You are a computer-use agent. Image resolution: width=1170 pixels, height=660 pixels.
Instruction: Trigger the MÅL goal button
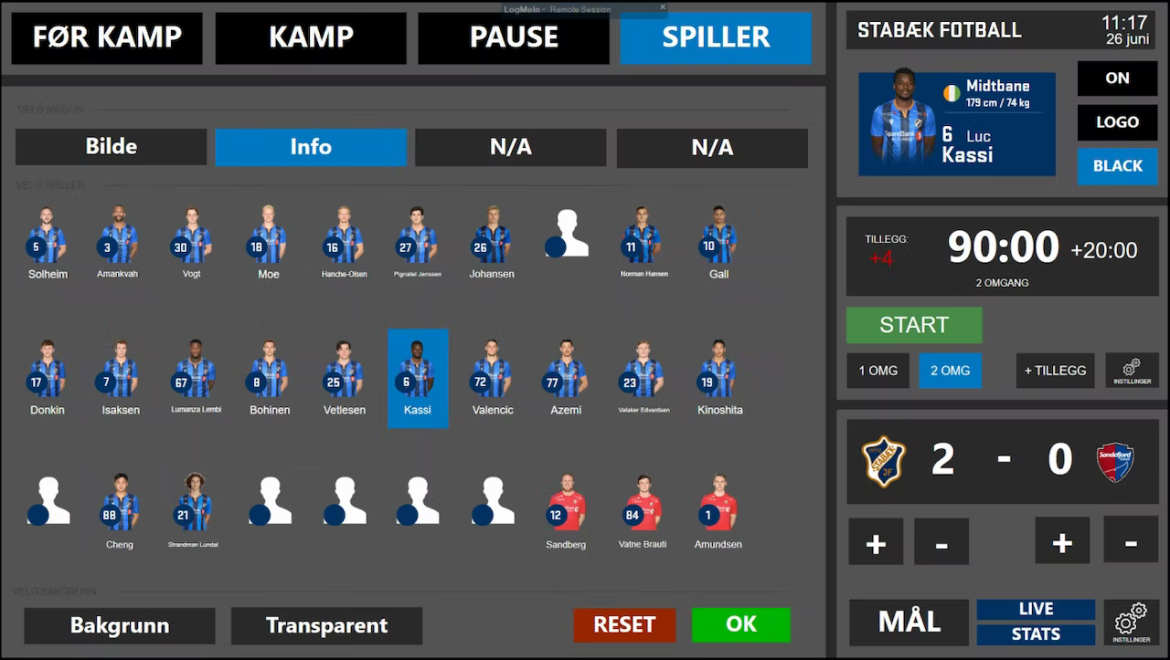909,622
